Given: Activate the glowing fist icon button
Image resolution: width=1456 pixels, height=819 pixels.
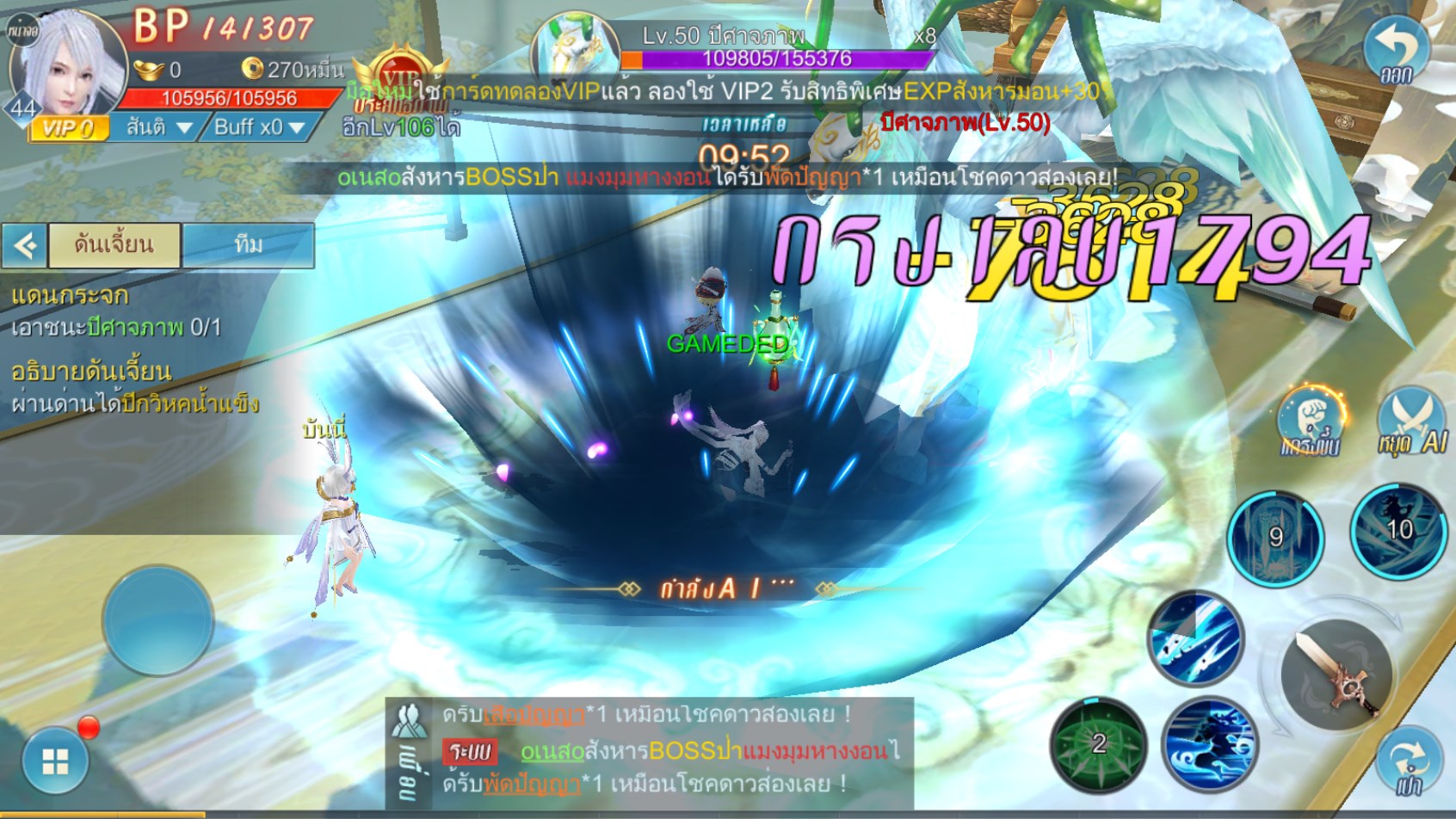Looking at the screenshot, I should (x=1311, y=421).
